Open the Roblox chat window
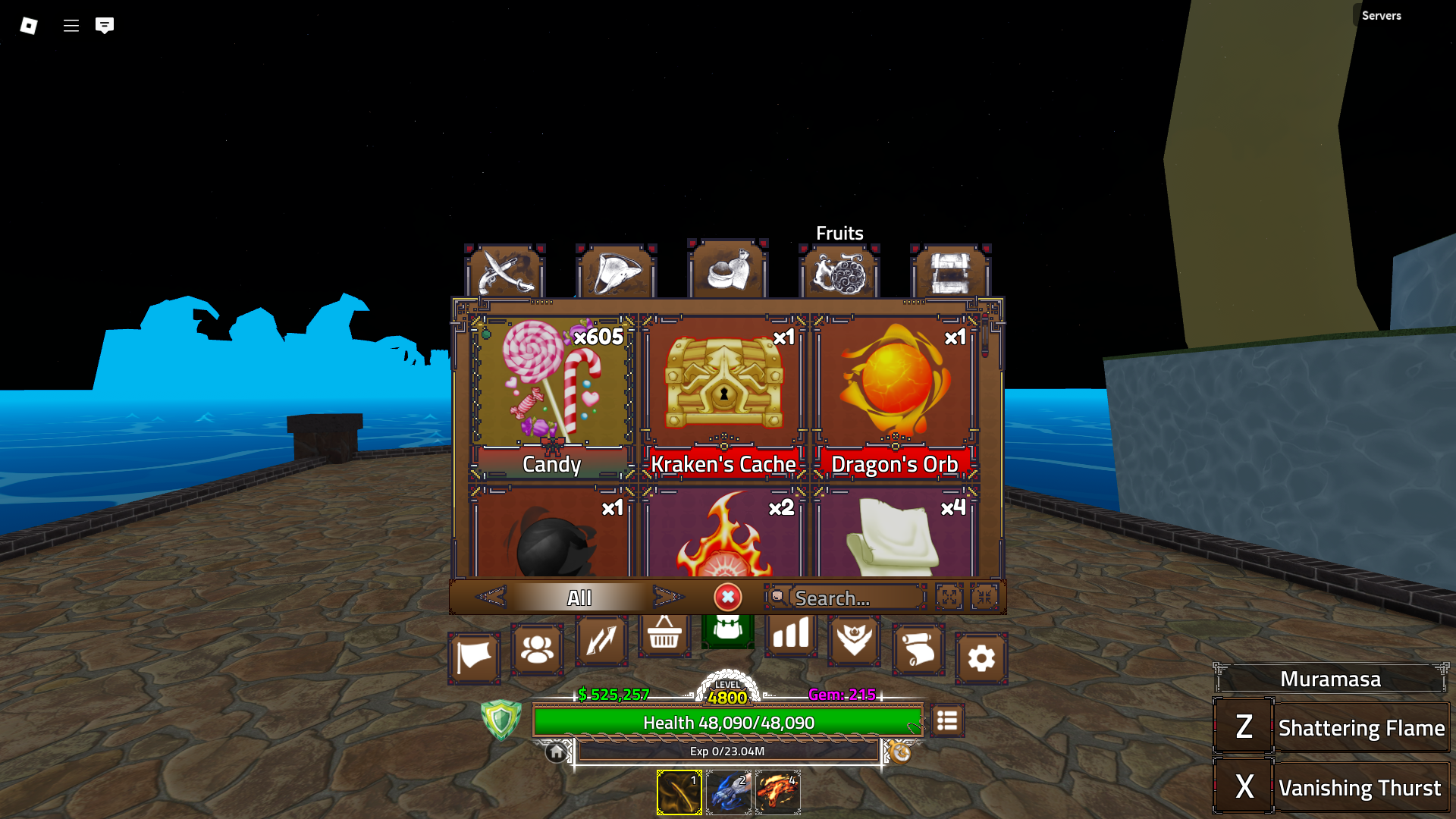The width and height of the screenshot is (1456, 819). pyautogui.click(x=105, y=26)
